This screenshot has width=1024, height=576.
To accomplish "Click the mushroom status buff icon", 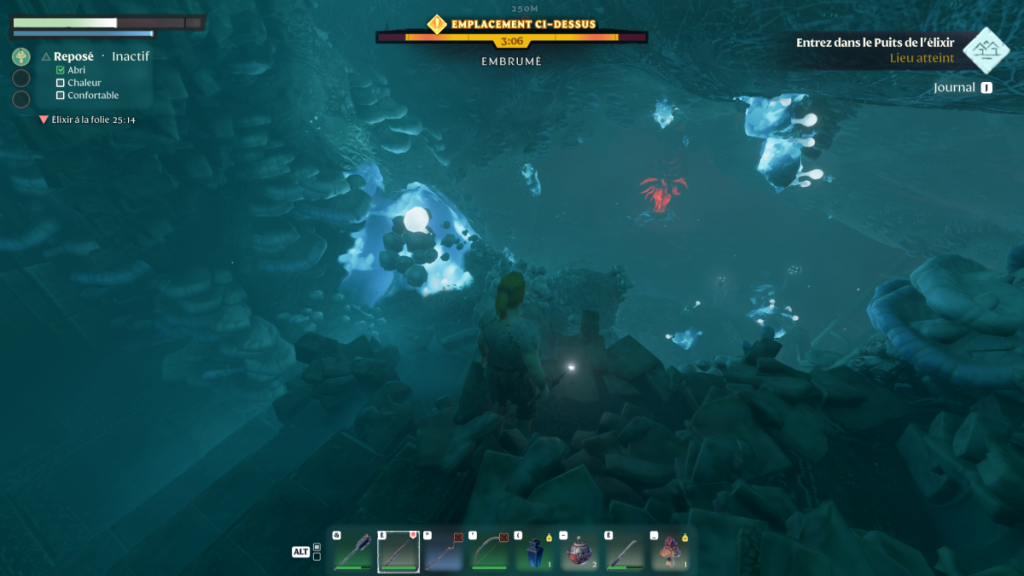I will click(x=21, y=57).
